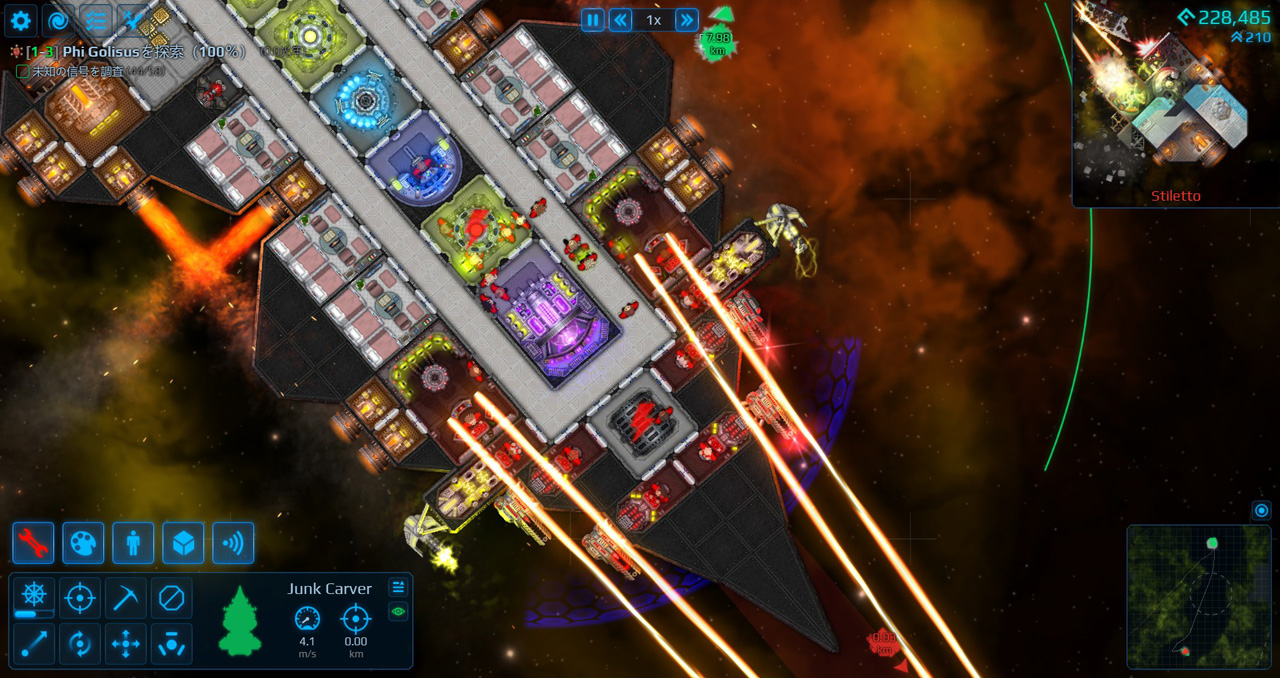Speed up the game with fast-forward
Image resolution: width=1280 pixels, height=678 pixels.
(x=686, y=20)
